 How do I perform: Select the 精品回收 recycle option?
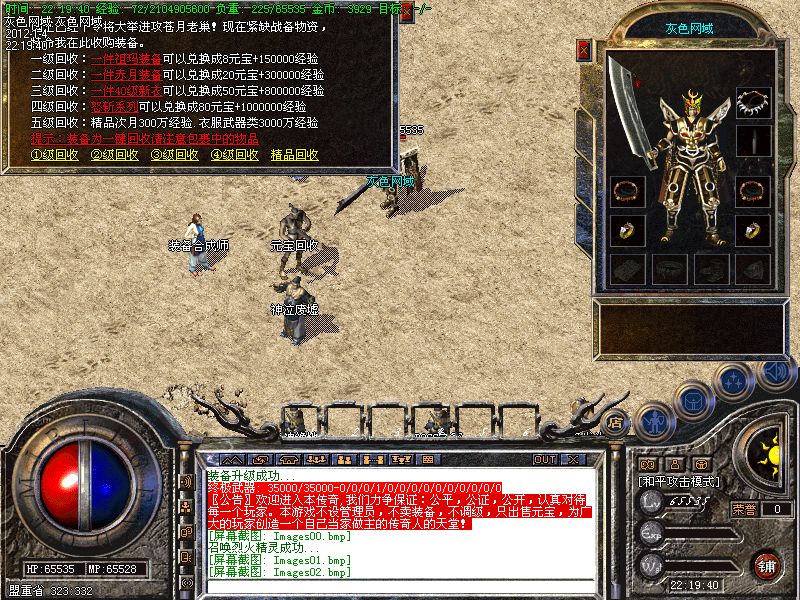(x=295, y=155)
